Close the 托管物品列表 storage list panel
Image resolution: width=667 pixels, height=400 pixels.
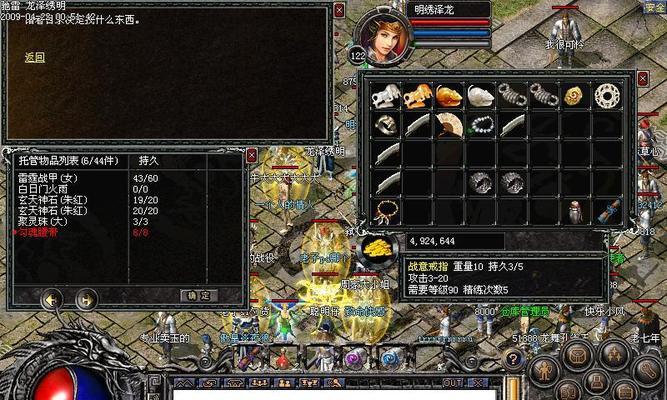click(251, 156)
